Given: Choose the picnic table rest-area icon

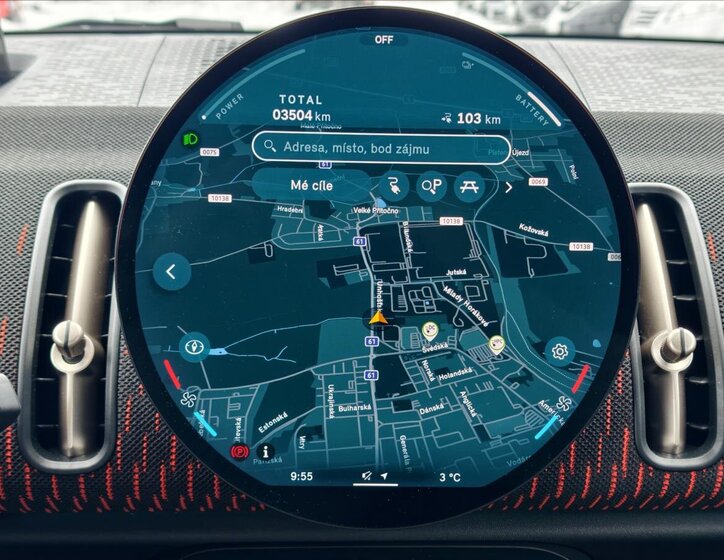Looking at the screenshot, I should click(468, 186).
